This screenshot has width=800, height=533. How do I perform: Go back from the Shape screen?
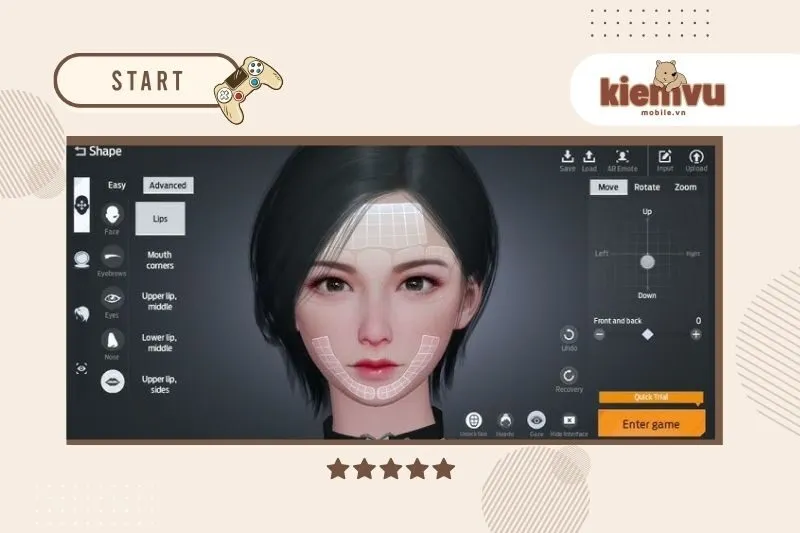click(80, 151)
